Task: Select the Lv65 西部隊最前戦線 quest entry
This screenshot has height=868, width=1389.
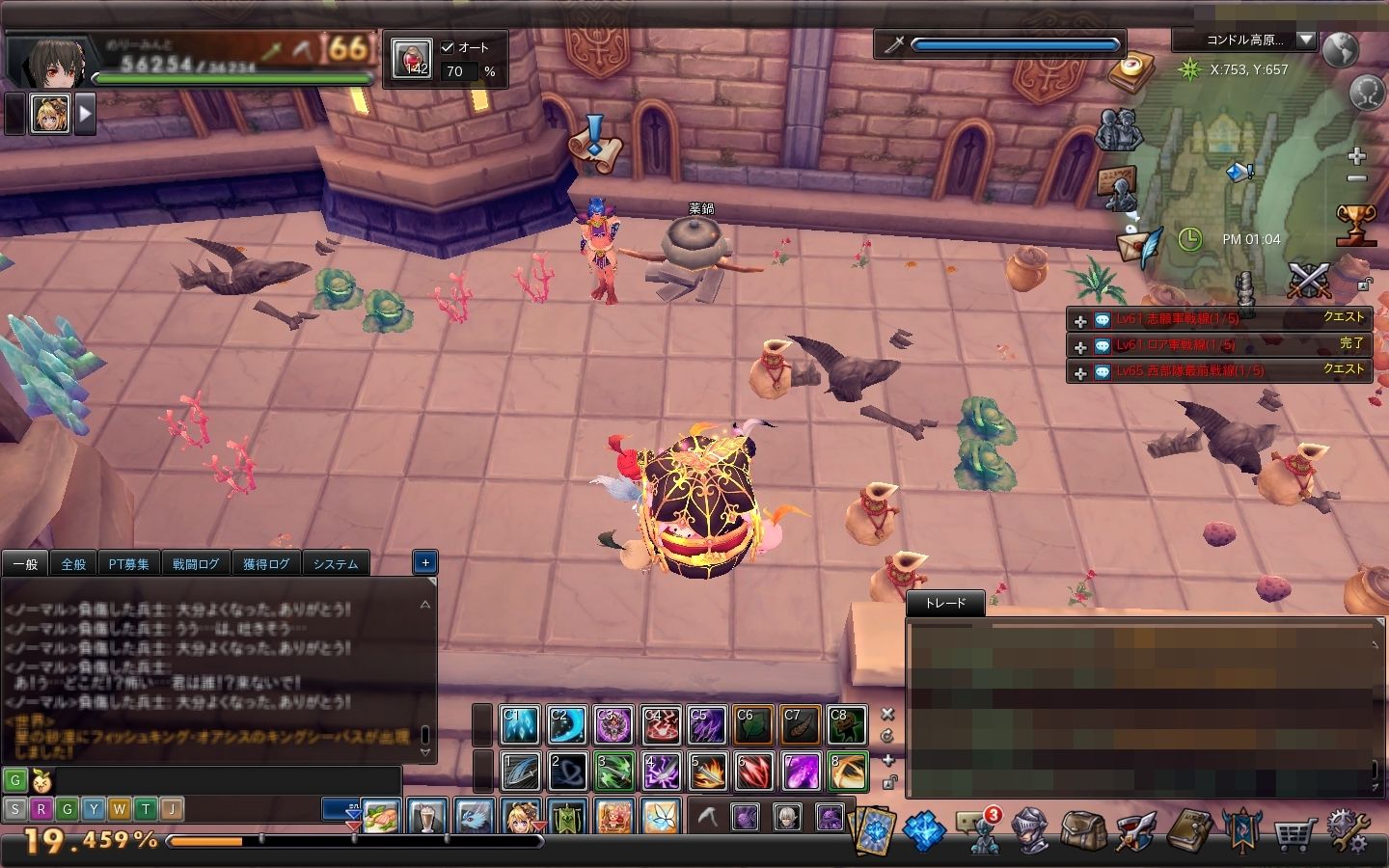Action: tap(1189, 371)
